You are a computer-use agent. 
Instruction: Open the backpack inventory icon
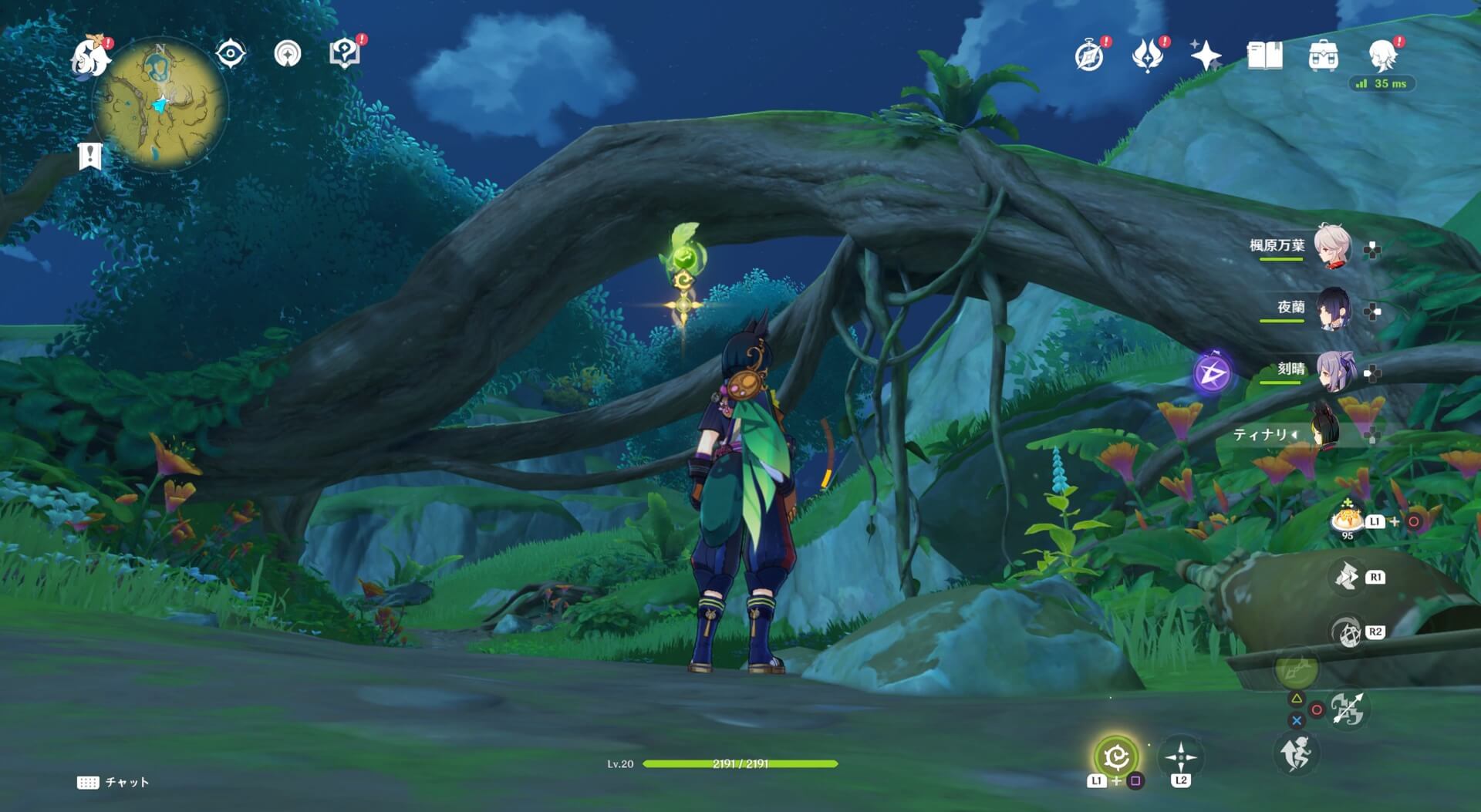coord(1323,56)
